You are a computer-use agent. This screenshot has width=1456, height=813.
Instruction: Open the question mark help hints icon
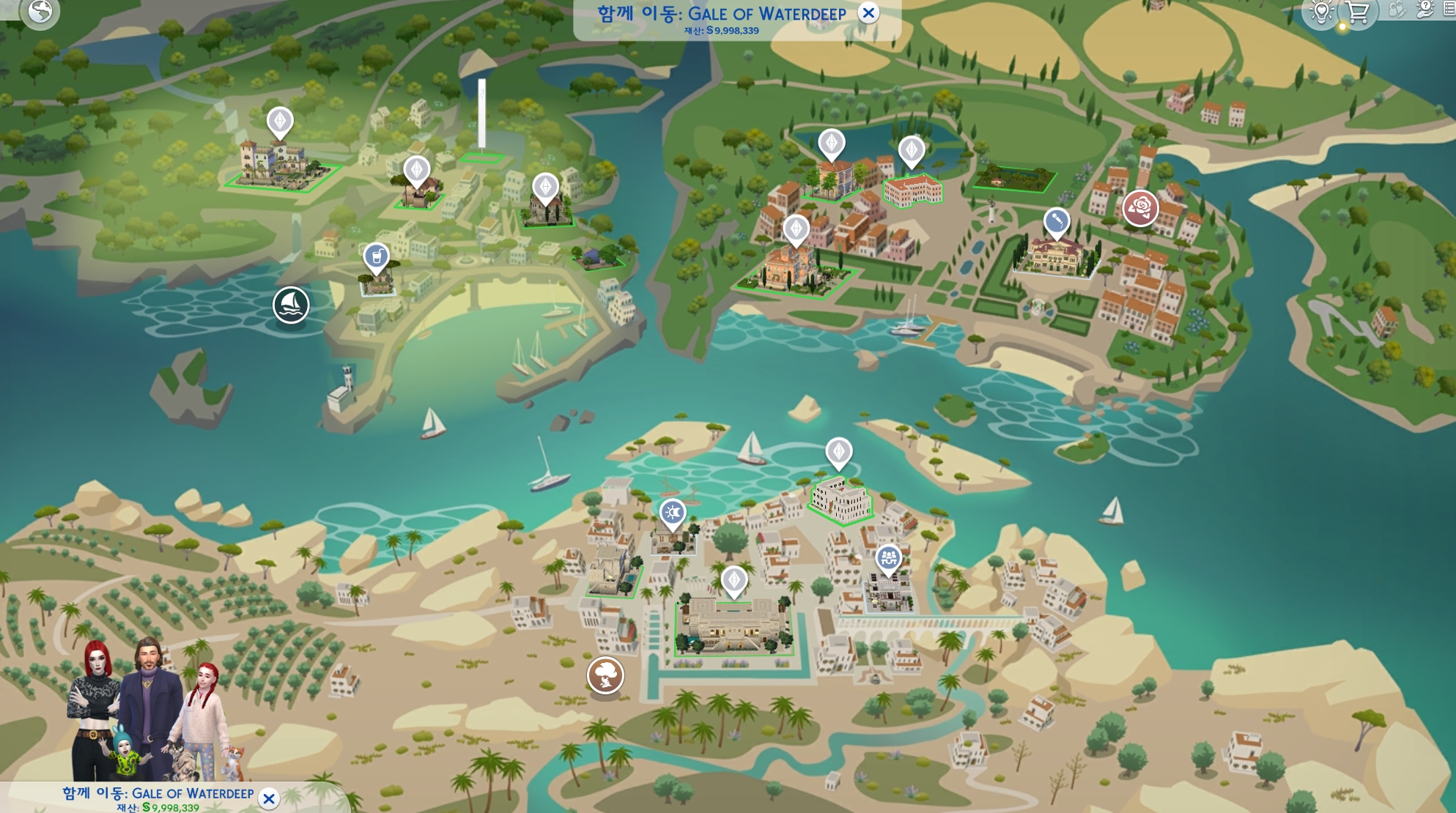1425,10
